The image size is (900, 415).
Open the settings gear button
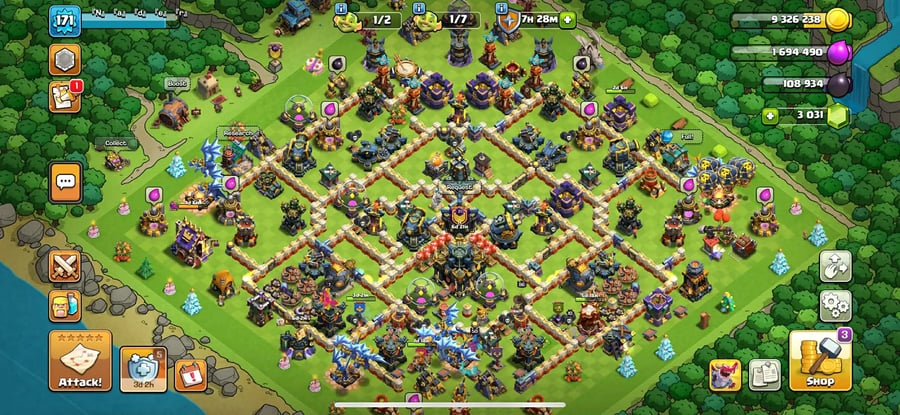click(835, 304)
